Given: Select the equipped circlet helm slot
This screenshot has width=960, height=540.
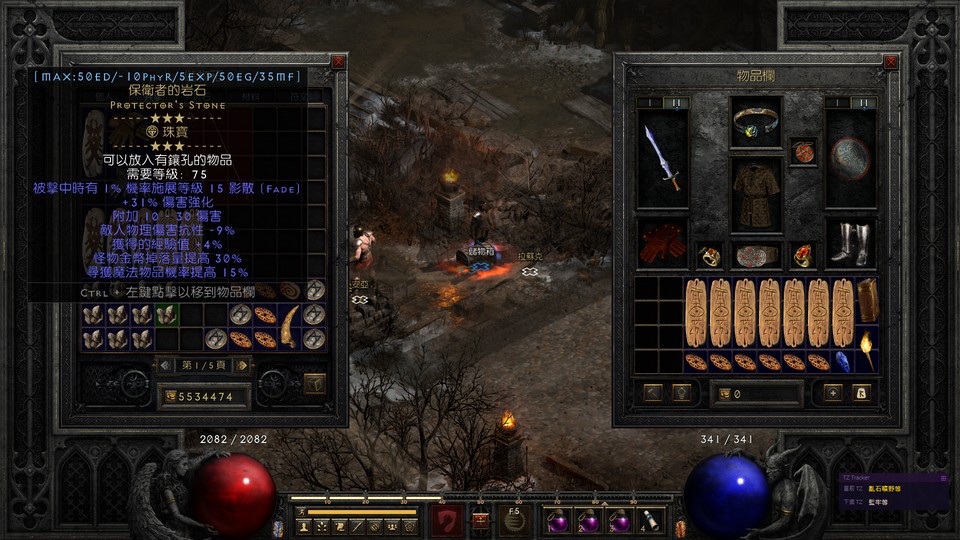Looking at the screenshot, I should [756, 121].
